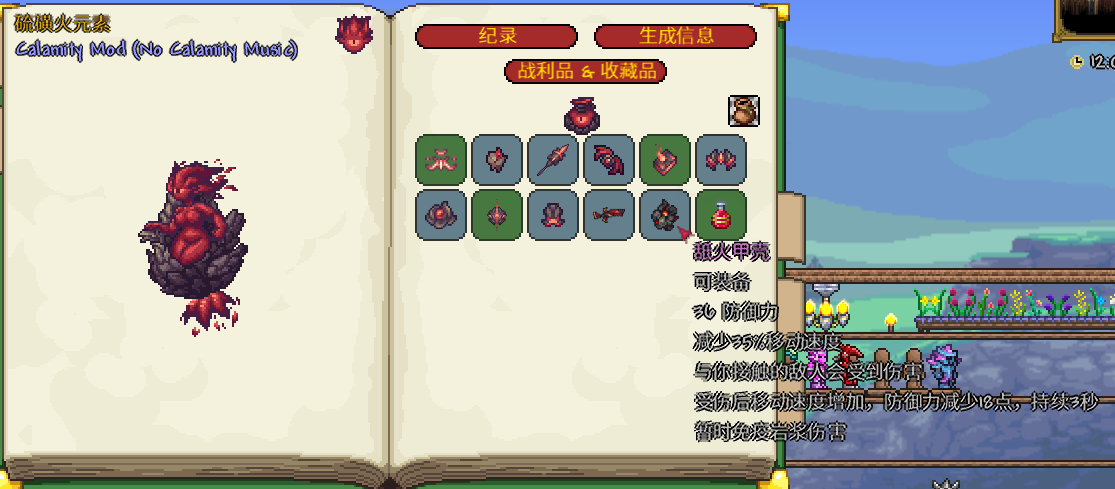This screenshot has height=489, width=1115.
Task: Select the grey rock with red orb slot
Action: coord(441,216)
